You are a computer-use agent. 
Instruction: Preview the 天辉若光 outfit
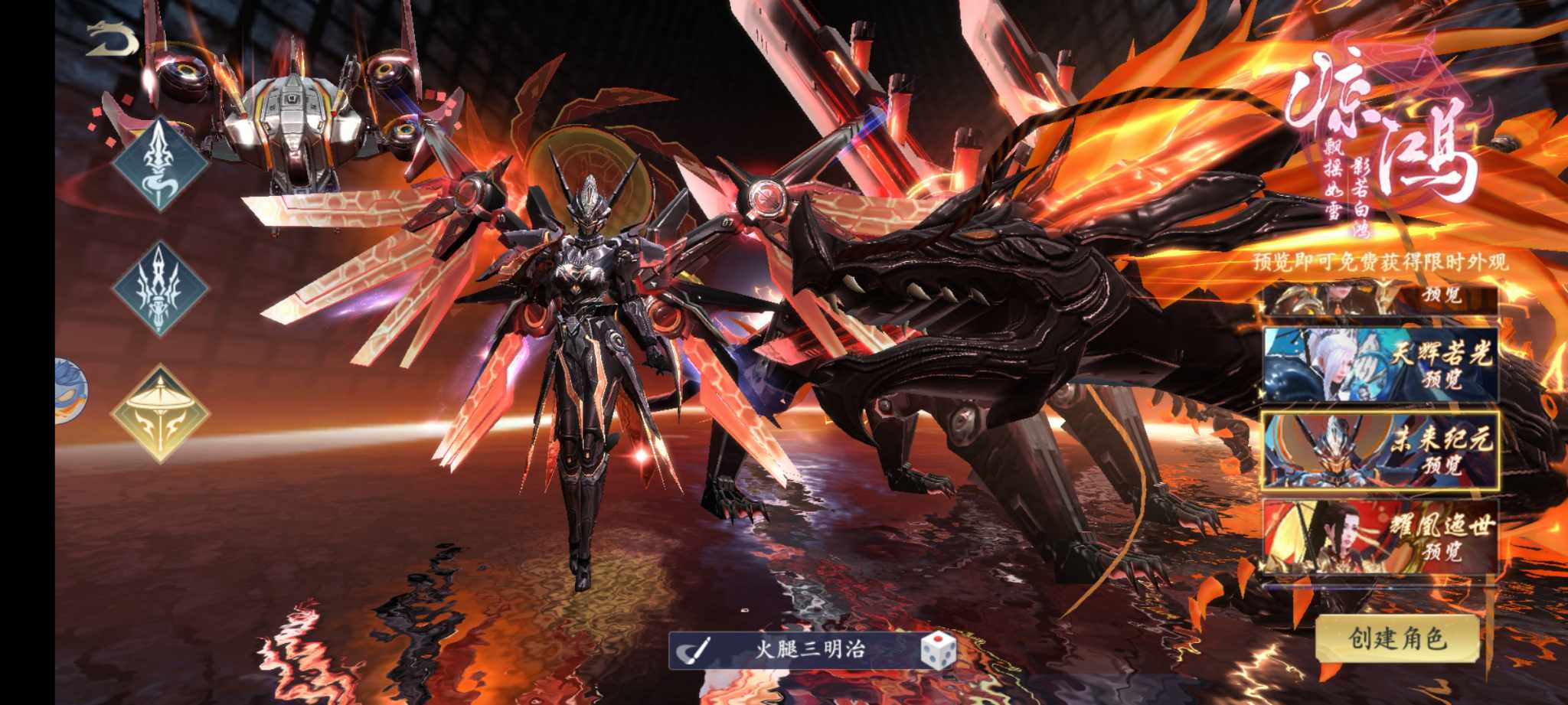1380,365
